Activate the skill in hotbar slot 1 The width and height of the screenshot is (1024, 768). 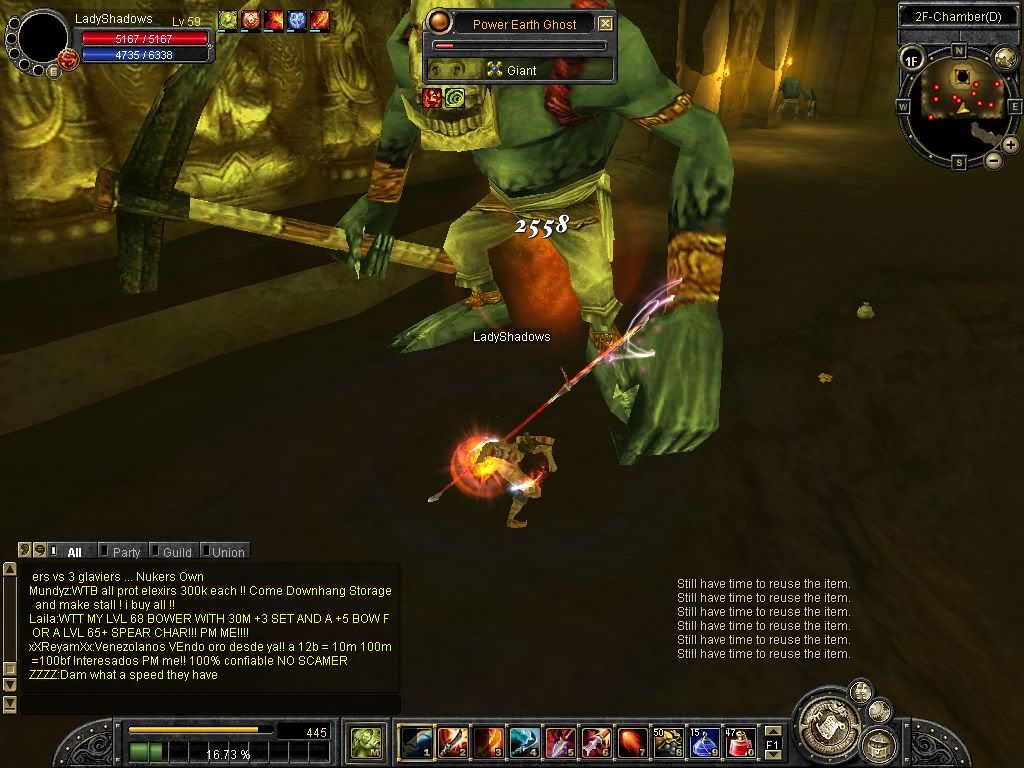tap(416, 743)
